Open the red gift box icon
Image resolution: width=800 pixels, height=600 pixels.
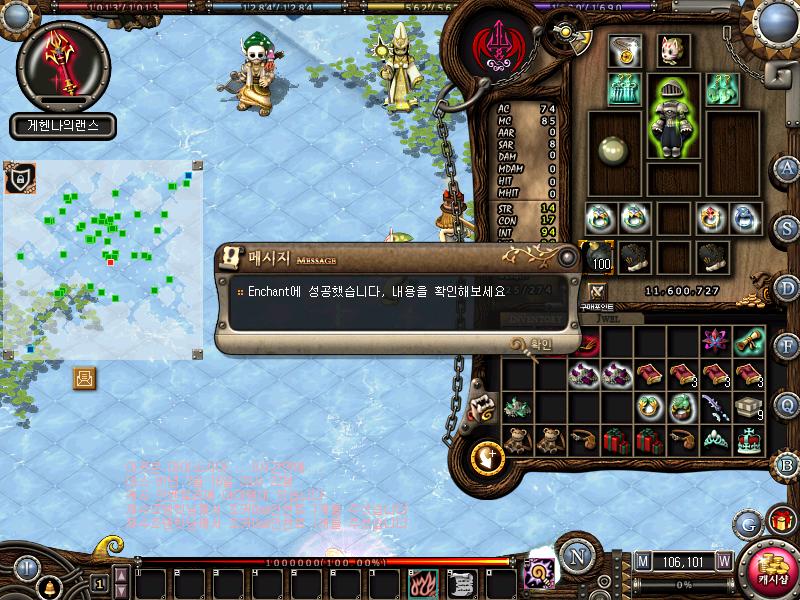(x=780, y=521)
